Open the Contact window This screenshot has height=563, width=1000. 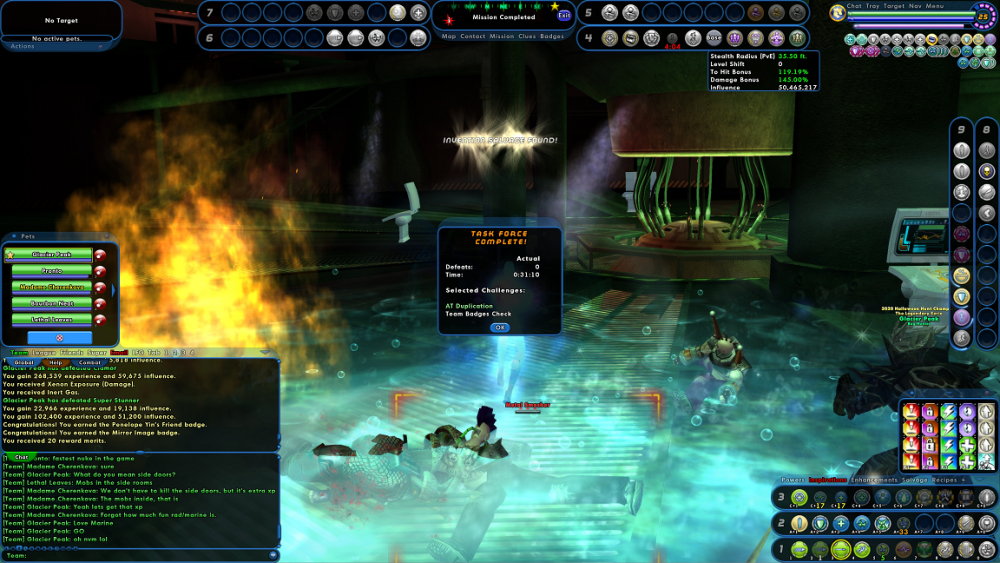473,36
